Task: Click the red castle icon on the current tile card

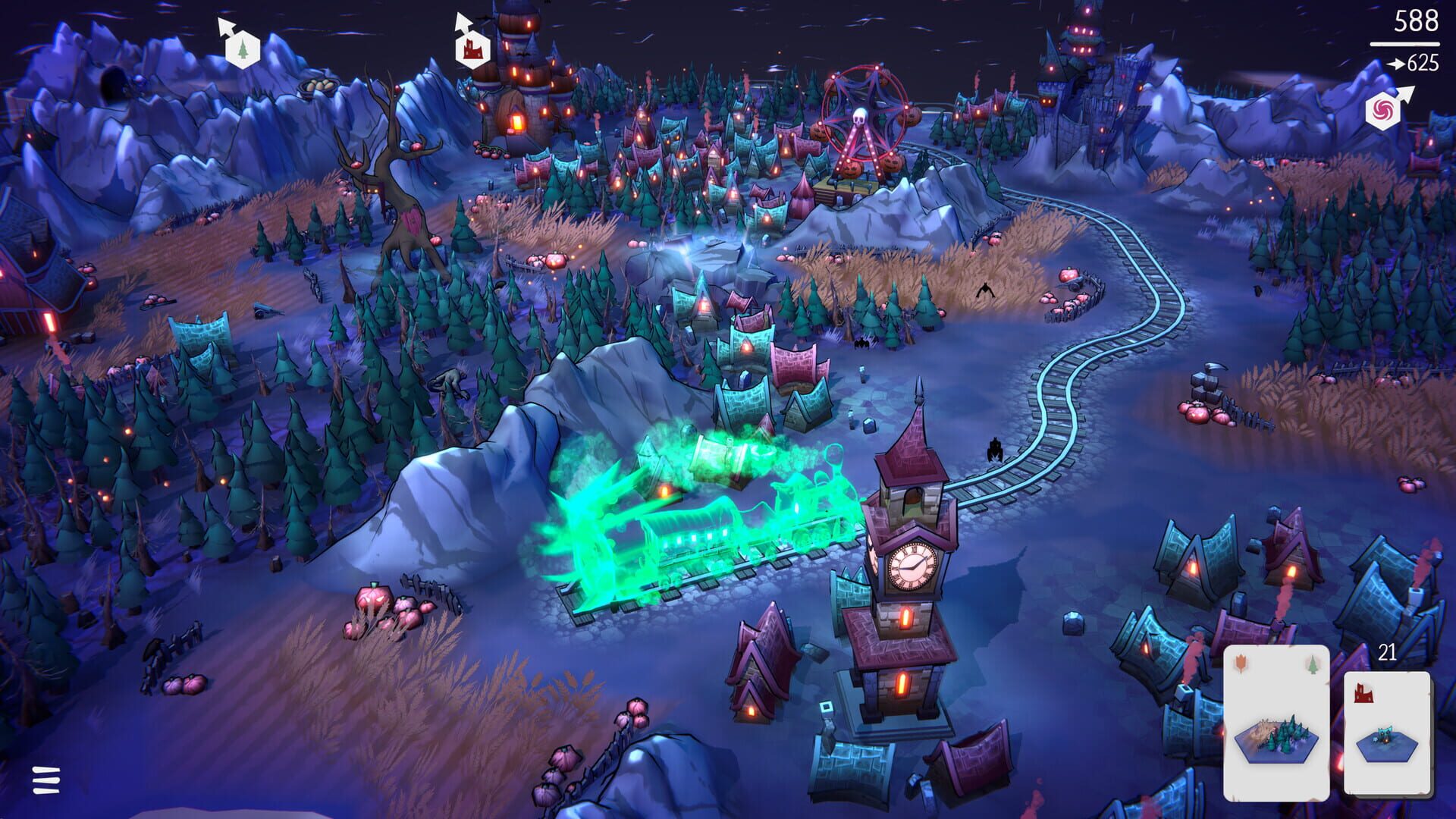Action: (1363, 693)
